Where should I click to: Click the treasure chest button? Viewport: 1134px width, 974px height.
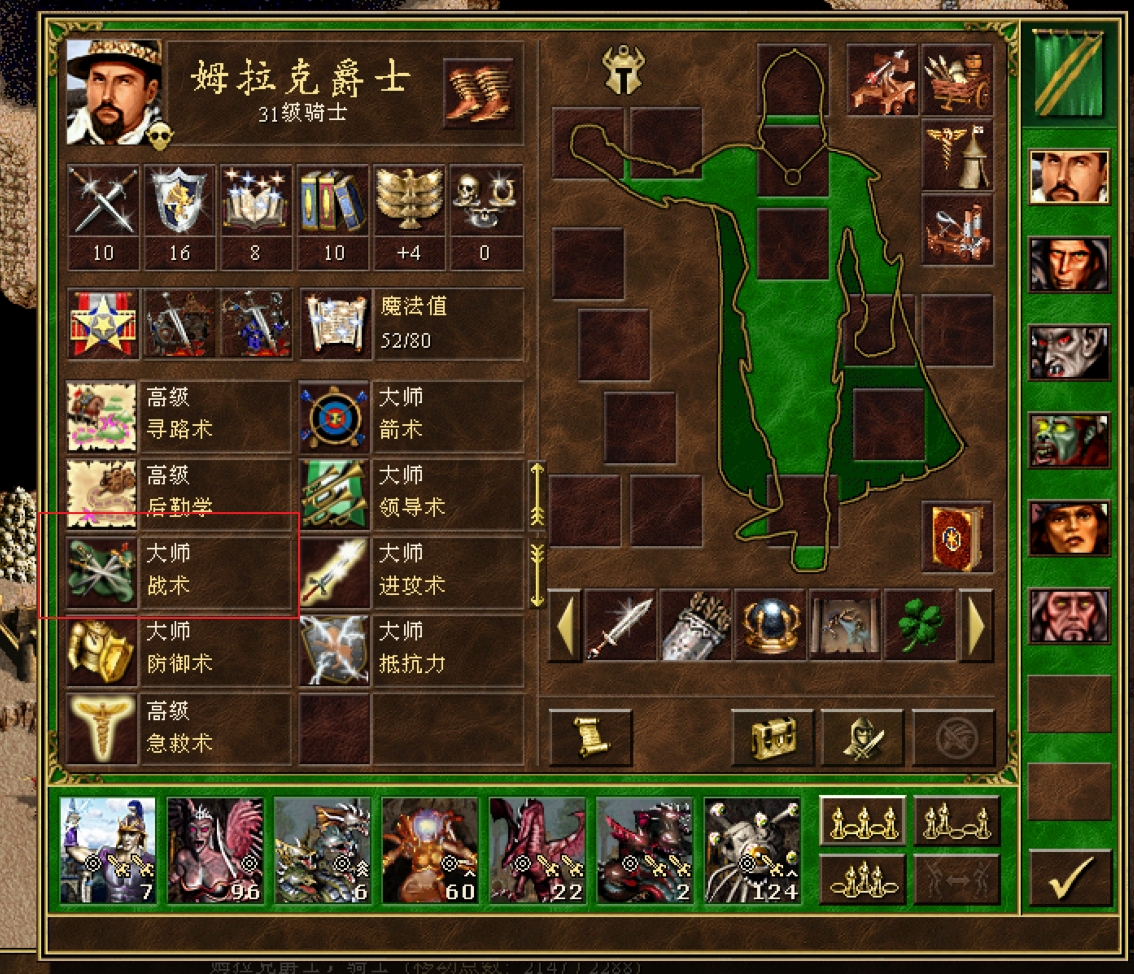pyautogui.click(x=771, y=738)
